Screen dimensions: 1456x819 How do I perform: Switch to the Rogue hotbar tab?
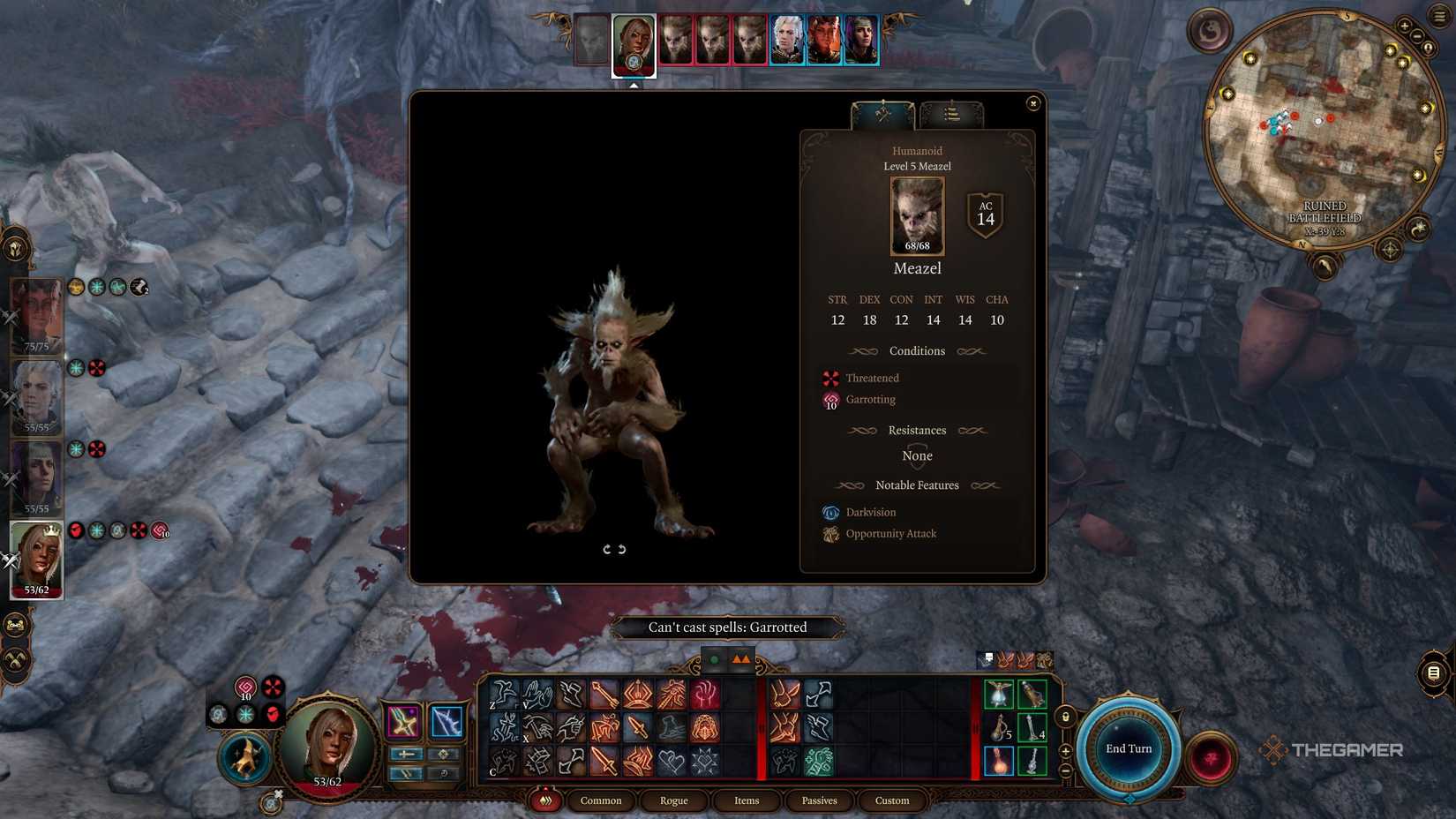(x=673, y=800)
